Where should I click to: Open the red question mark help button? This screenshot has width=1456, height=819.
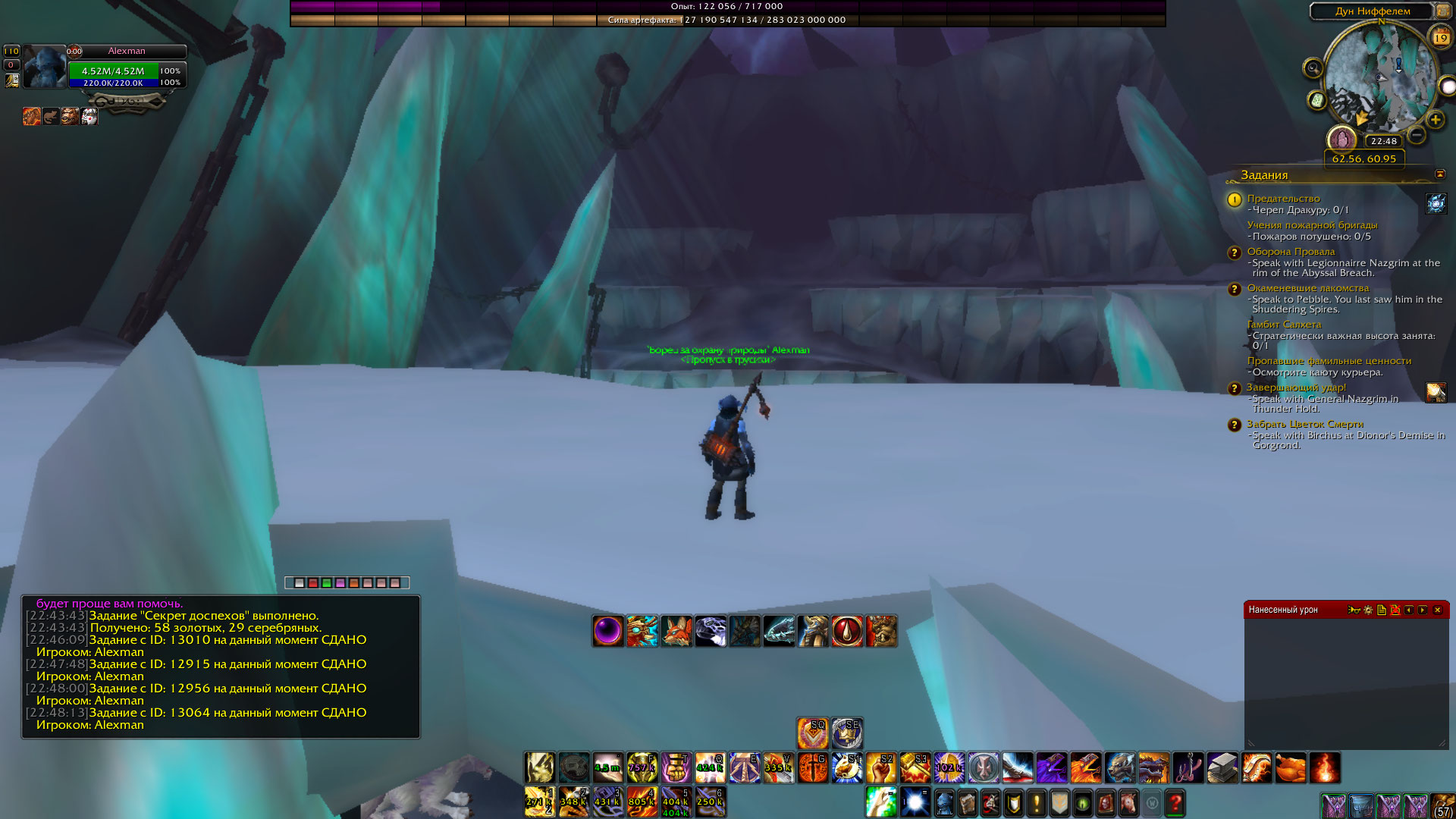1175,802
